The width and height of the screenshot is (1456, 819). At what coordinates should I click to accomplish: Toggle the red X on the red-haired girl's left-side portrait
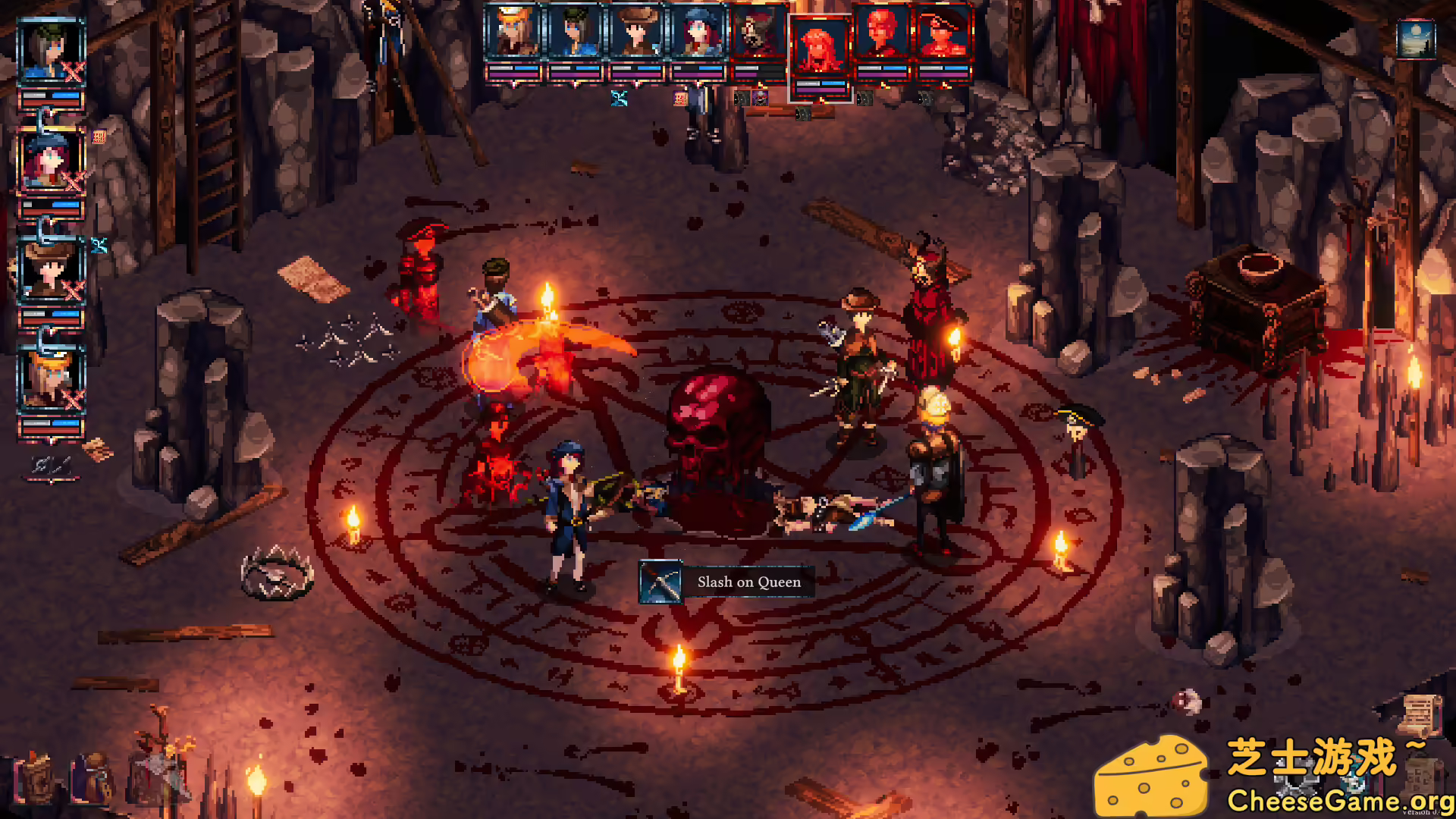pyautogui.click(x=73, y=179)
